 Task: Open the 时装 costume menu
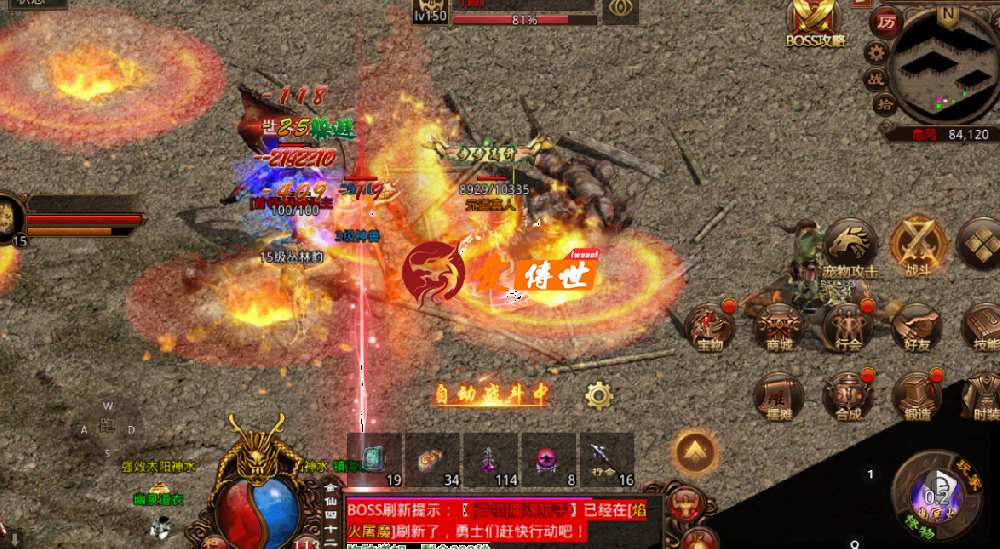click(x=982, y=395)
